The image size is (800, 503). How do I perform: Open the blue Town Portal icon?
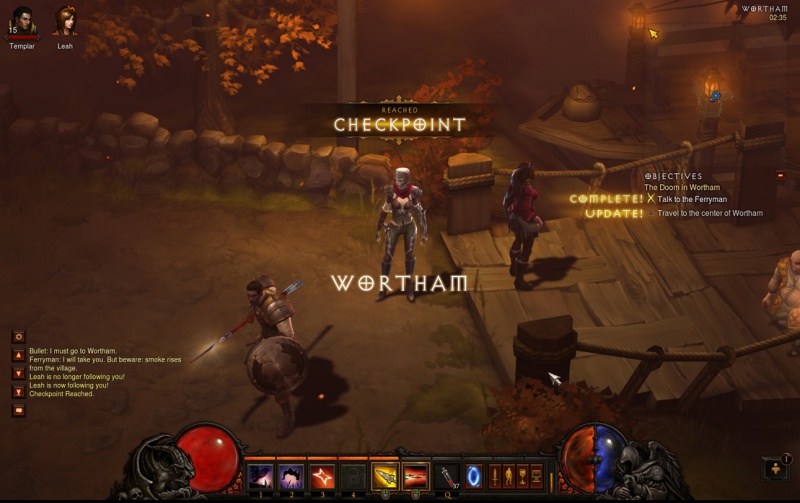(475, 476)
